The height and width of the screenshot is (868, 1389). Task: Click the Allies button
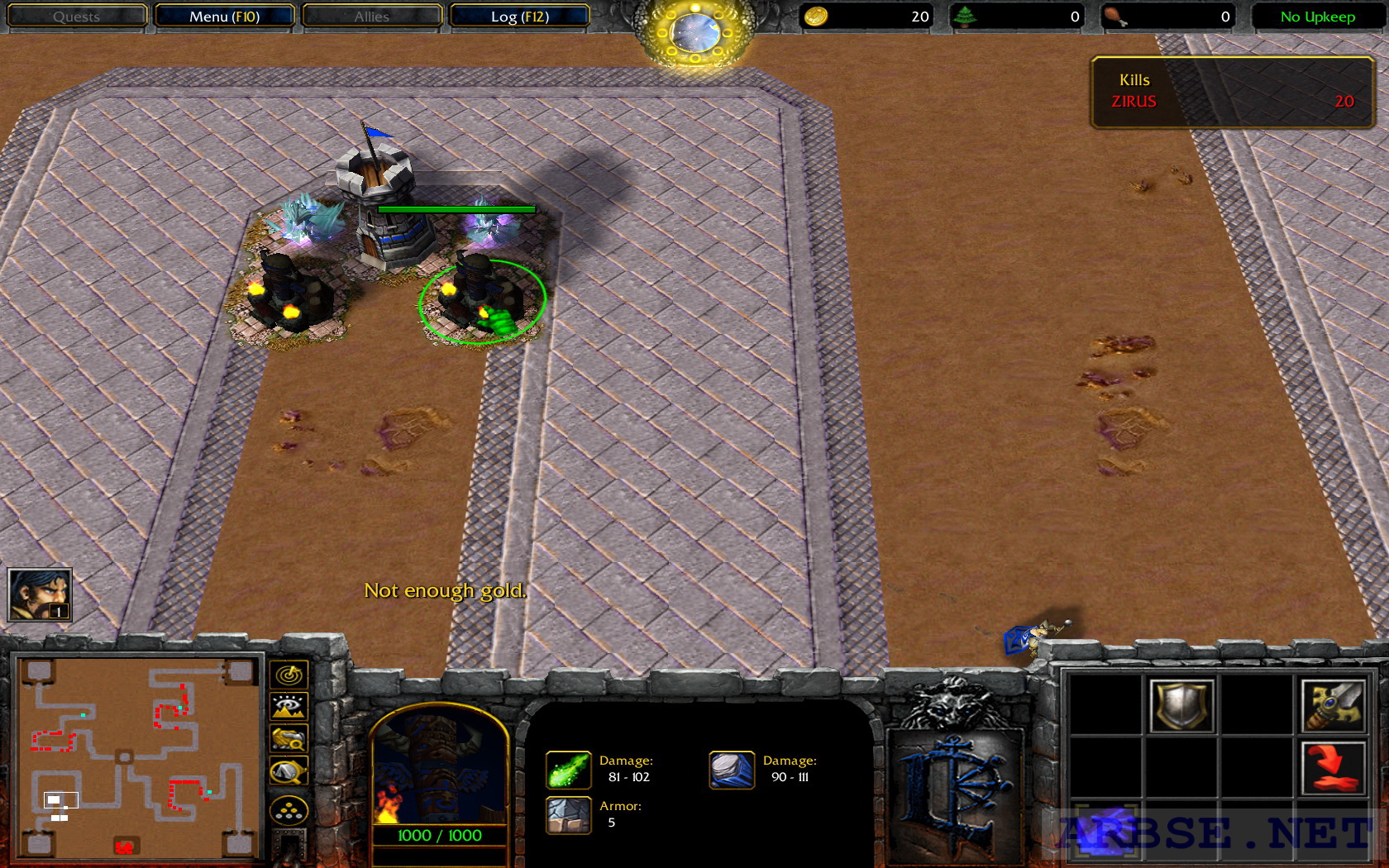372,16
